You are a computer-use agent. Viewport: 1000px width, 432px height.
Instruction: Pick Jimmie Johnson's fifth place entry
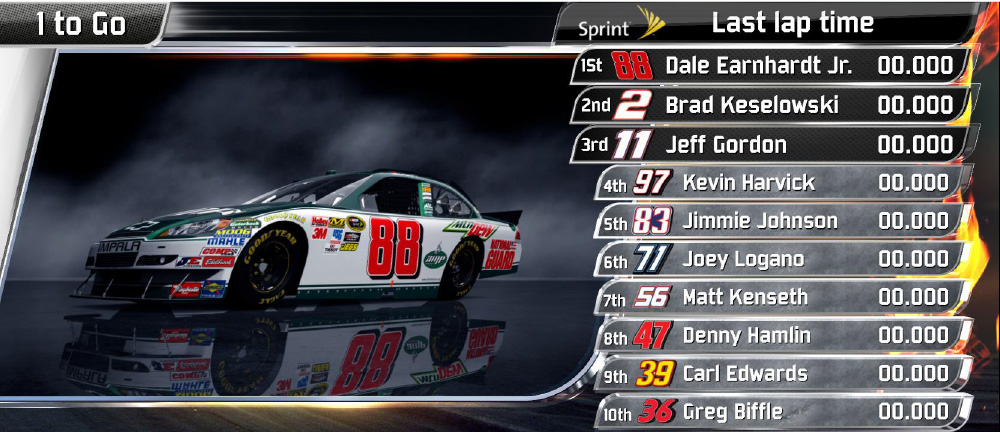tap(782, 221)
